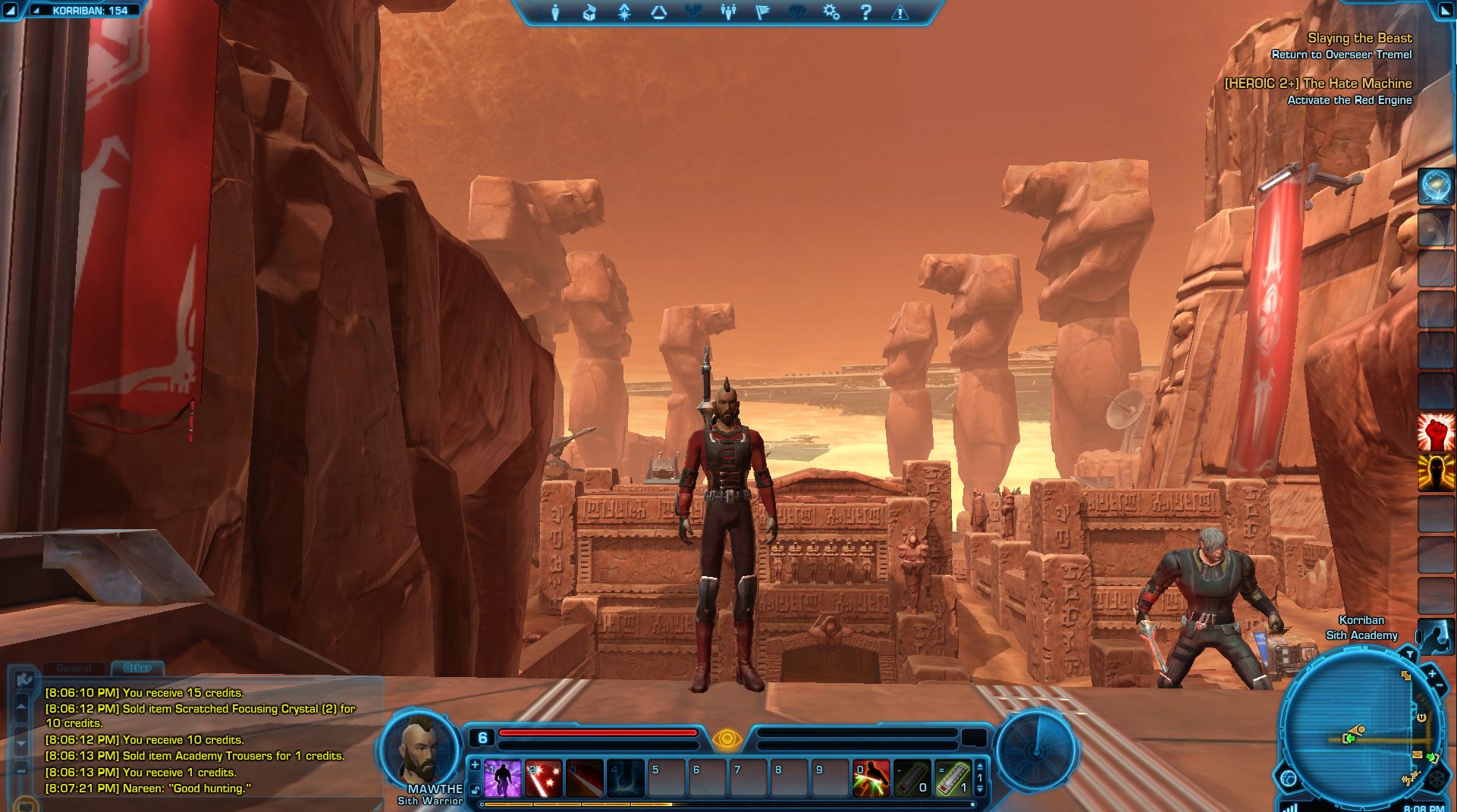The width and height of the screenshot is (1457, 812).
Task: Activate the lightsaber deflect ability in slot 0
Action: [871, 779]
